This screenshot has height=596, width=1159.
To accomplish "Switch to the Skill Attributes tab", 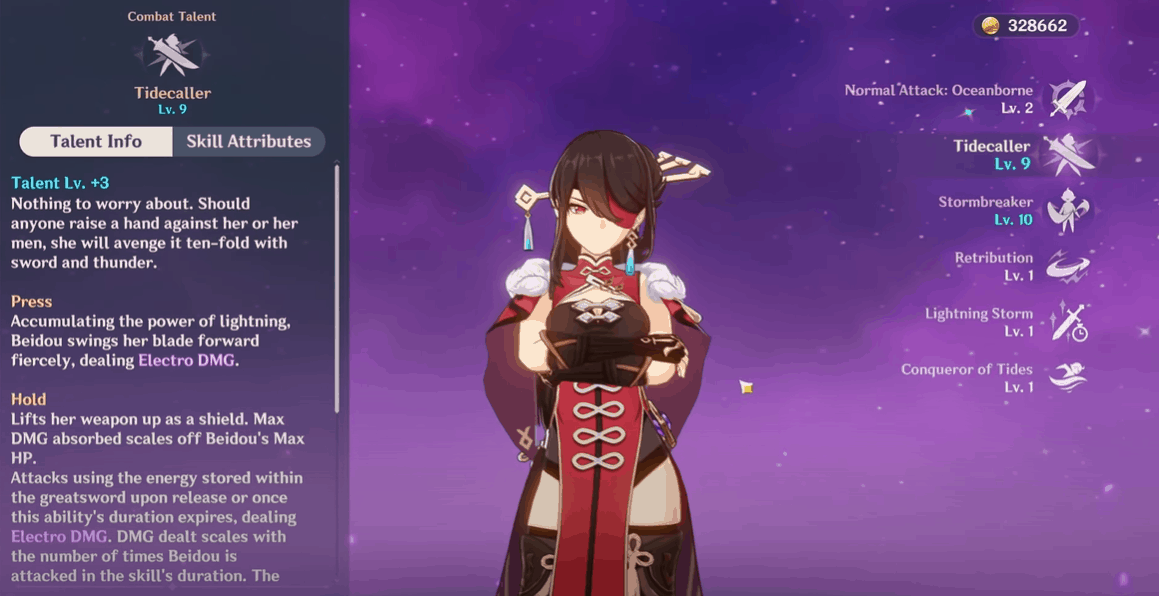I will click(x=248, y=141).
